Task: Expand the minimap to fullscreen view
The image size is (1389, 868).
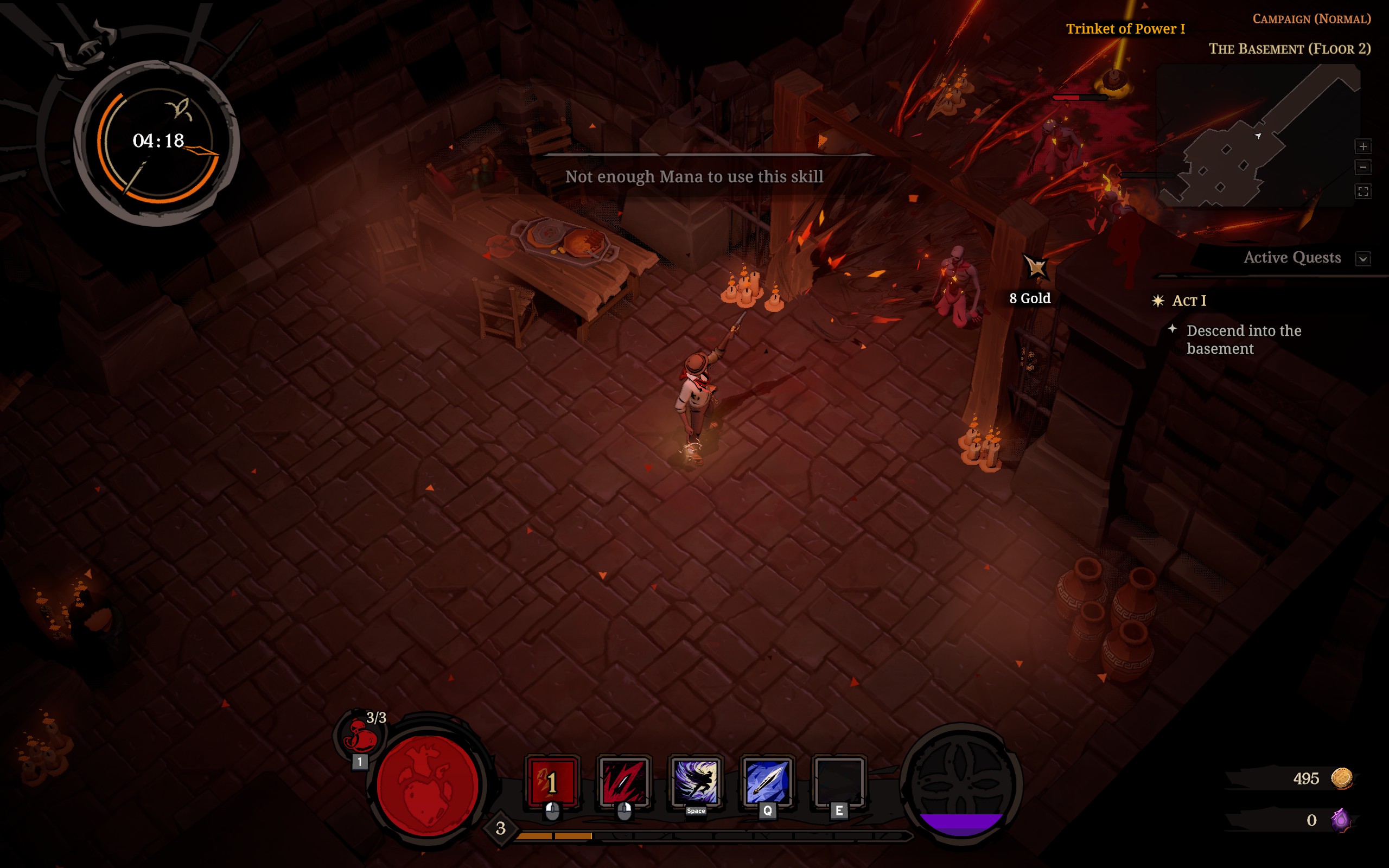Action: click(1362, 191)
